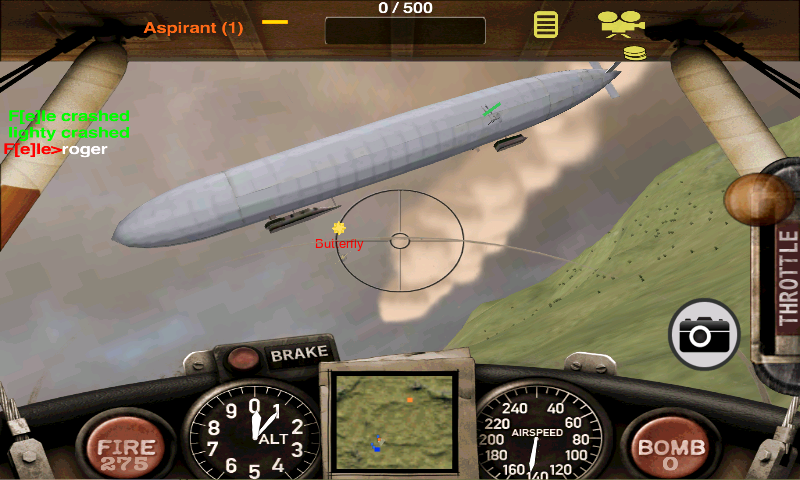The height and width of the screenshot is (480, 800).
Task: Switch view with the movie camera icon
Action: click(x=620, y=22)
